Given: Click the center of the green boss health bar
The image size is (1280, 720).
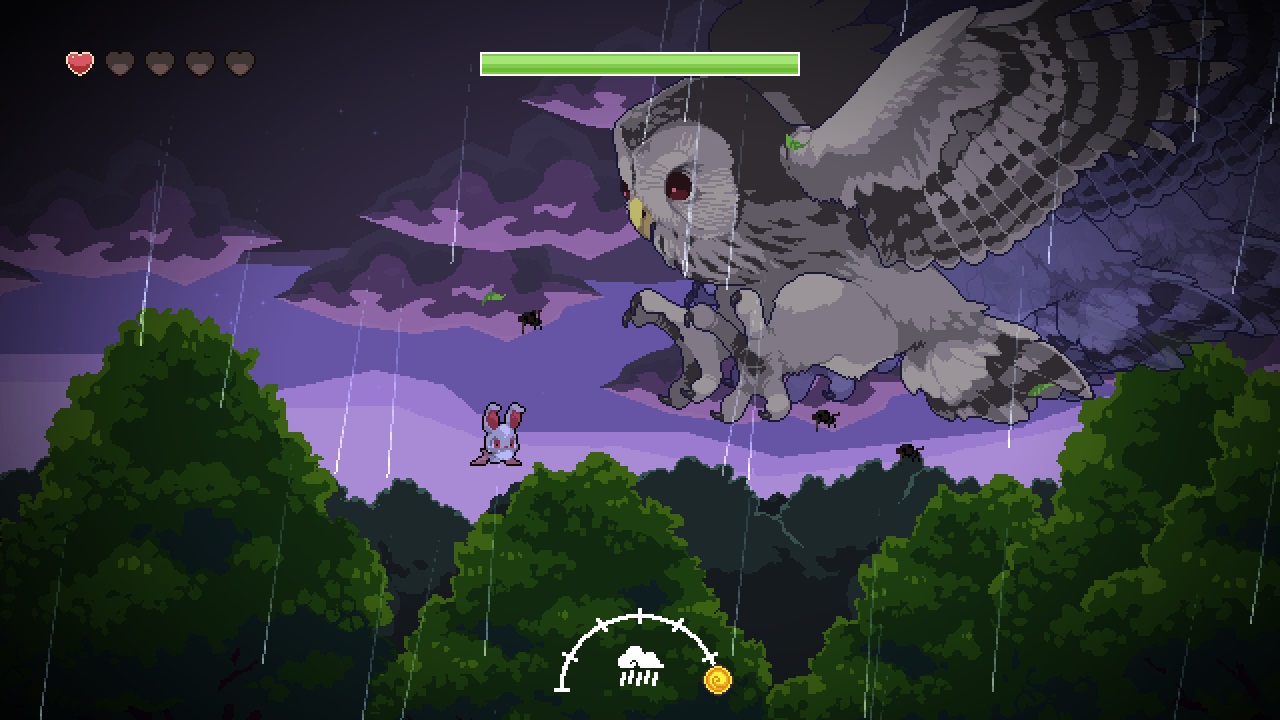Looking at the screenshot, I should [639, 62].
